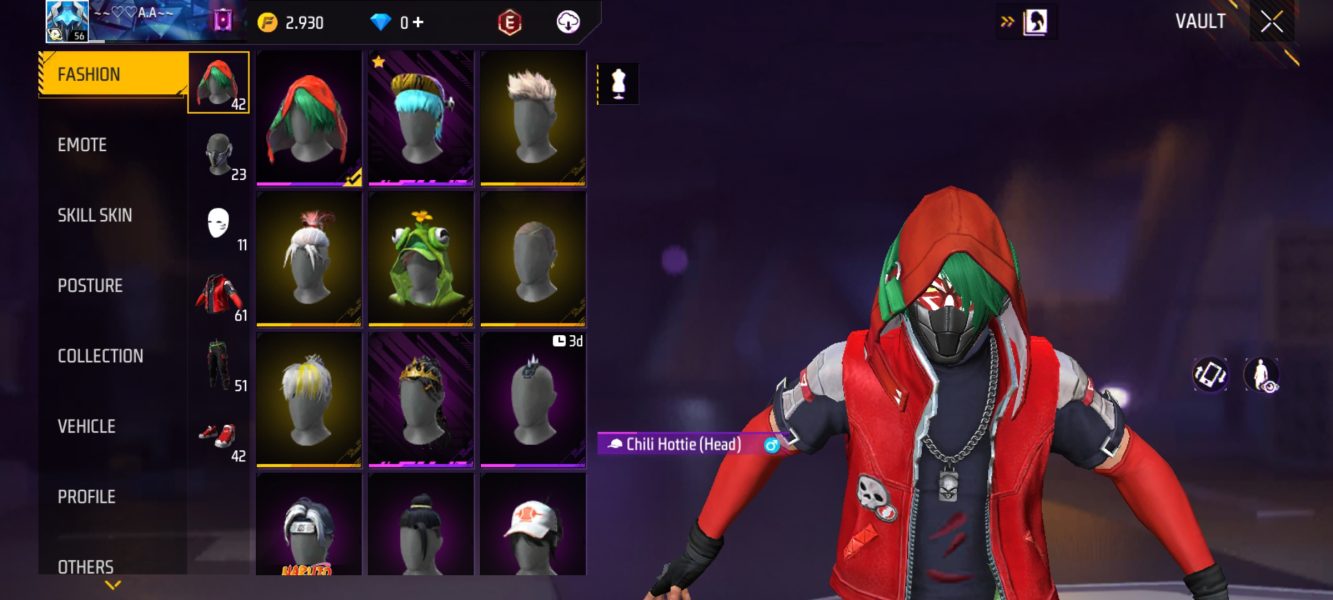Image resolution: width=1333 pixels, height=600 pixels.
Task: Select the Fashion category
Action: pyautogui.click(x=89, y=75)
